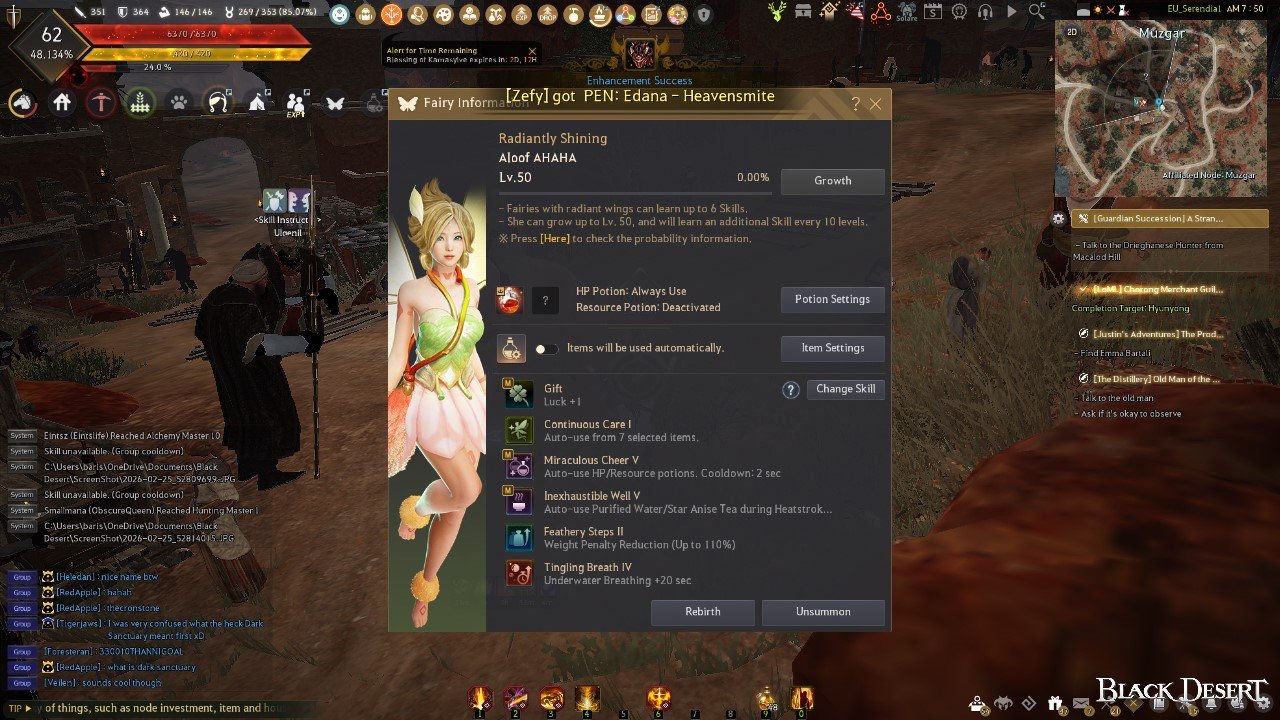This screenshot has height=720, width=1280.
Task: Rebirth the fairy
Action: click(702, 612)
